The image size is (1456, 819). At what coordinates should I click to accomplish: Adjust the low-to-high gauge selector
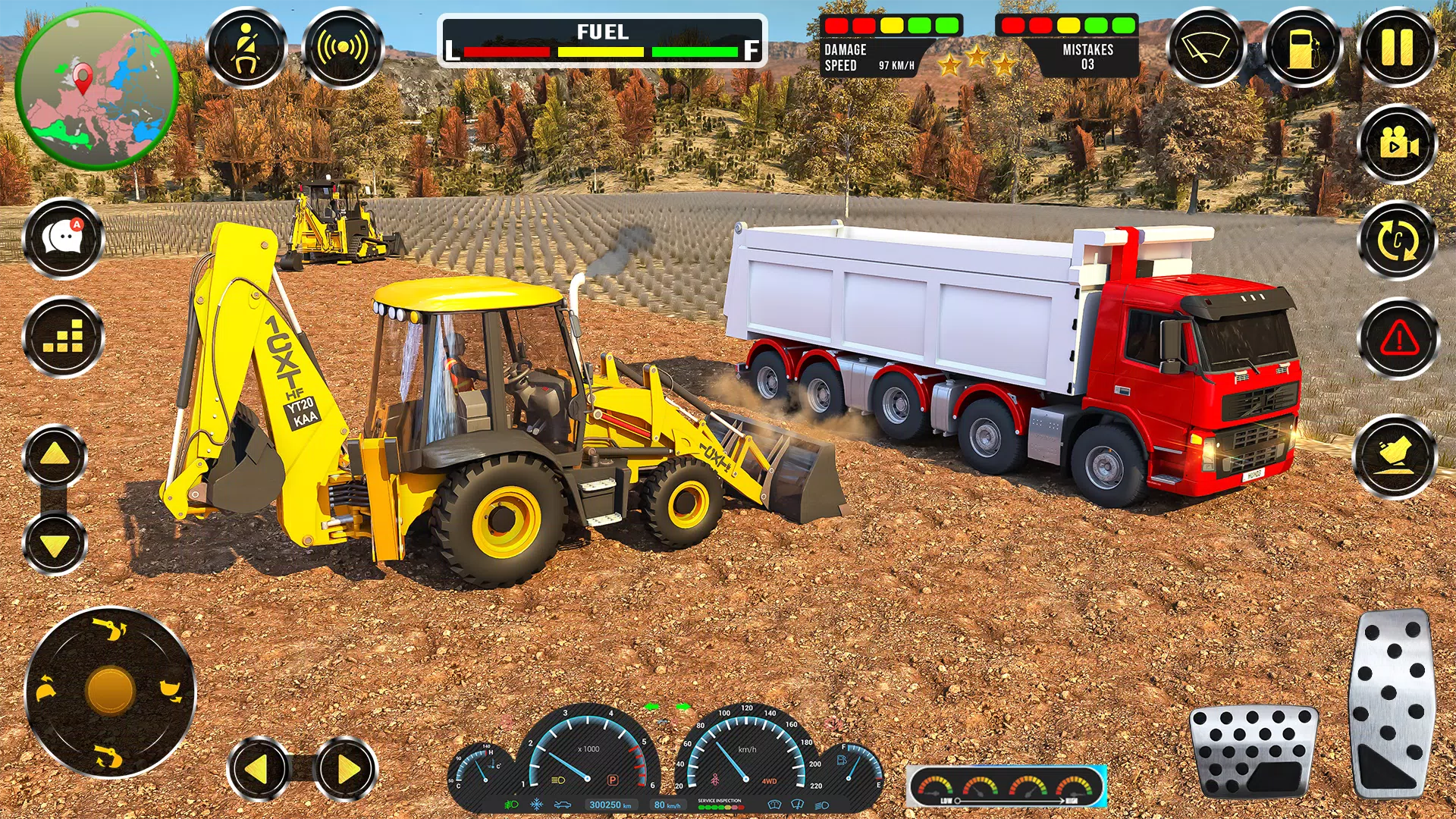coord(1007,788)
